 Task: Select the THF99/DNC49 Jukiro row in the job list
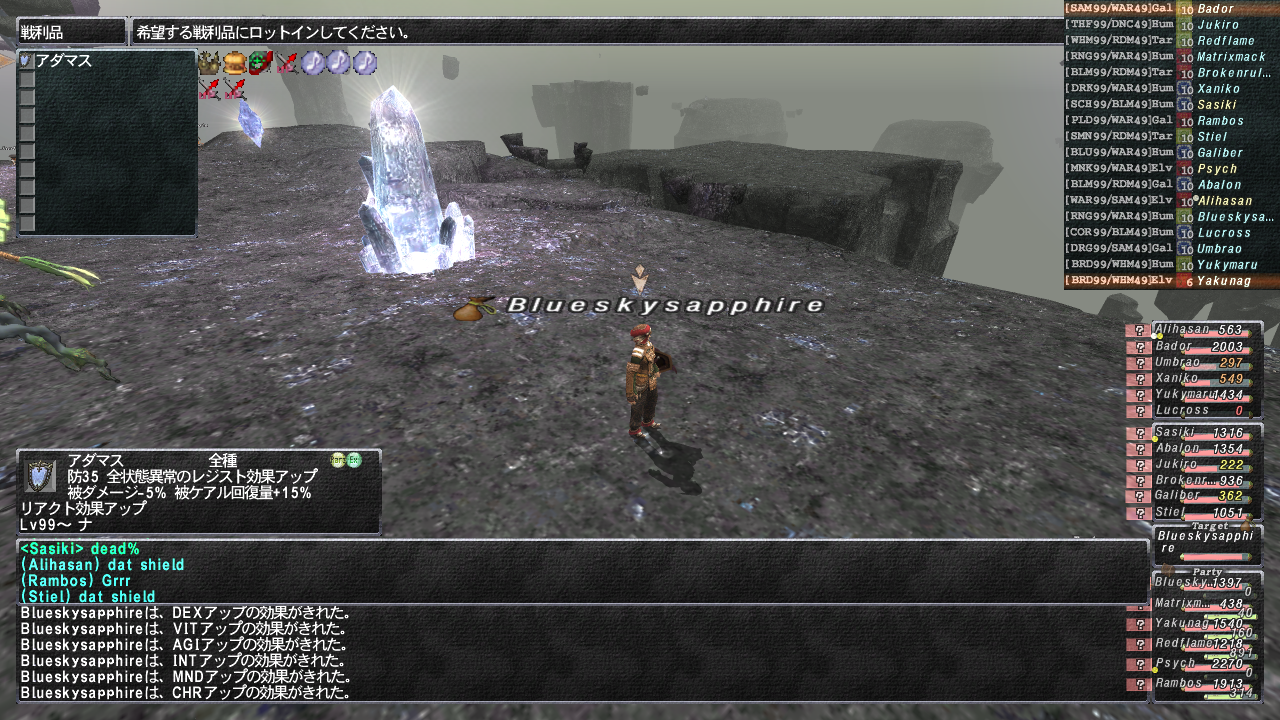click(1171, 25)
